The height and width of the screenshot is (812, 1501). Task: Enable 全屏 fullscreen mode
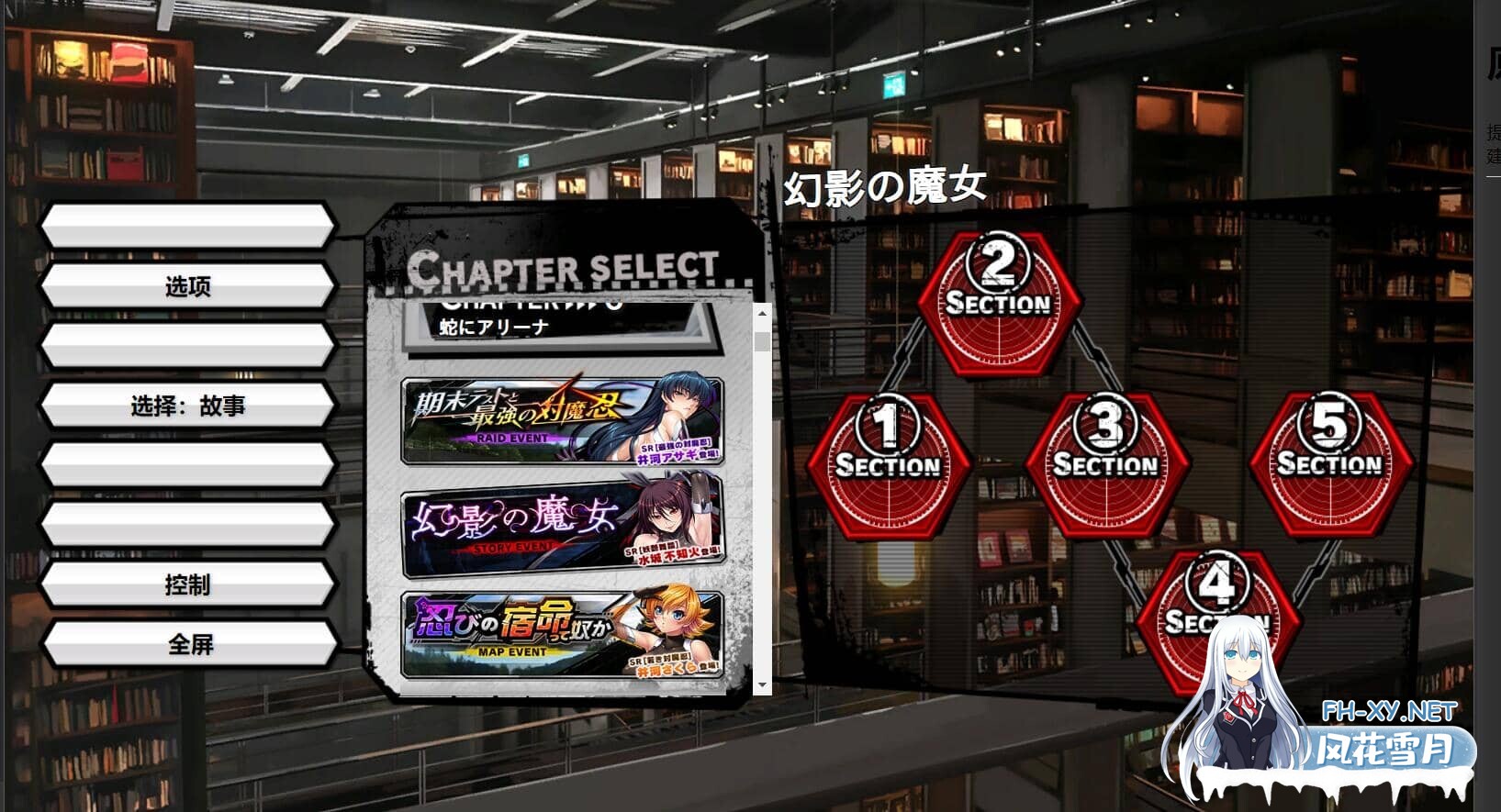point(188,643)
